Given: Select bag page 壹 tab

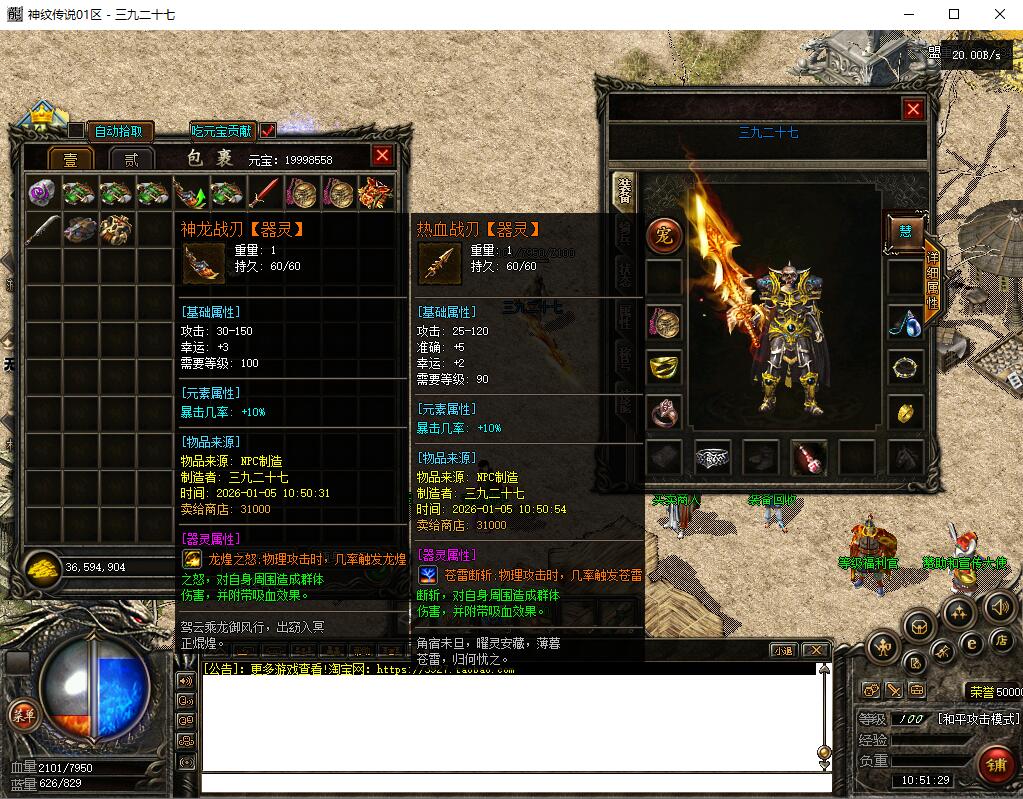Looking at the screenshot, I should [71, 160].
